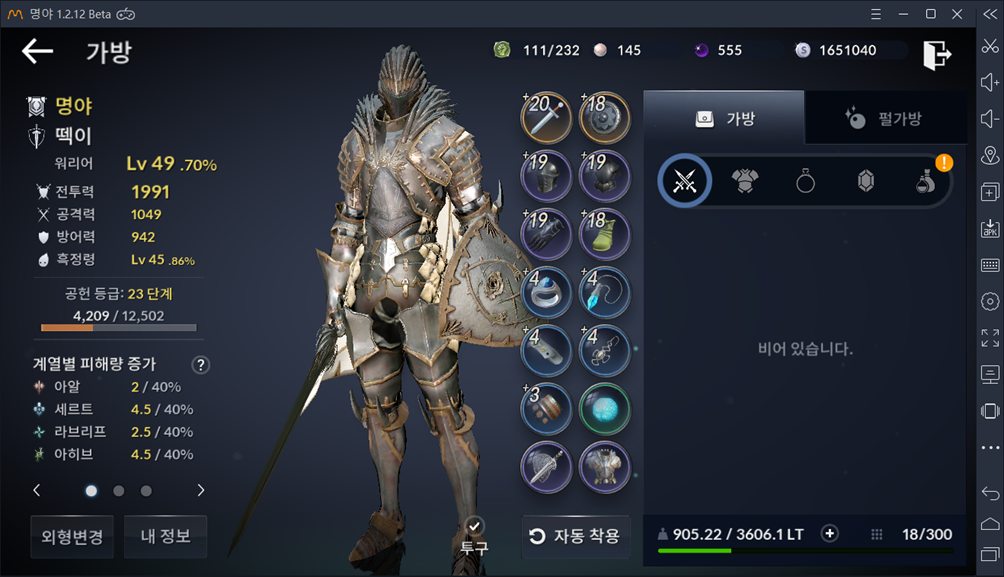This screenshot has width=1004, height=577.
Task: Expand weight limit with plus button
Action: click(x=829, y=534)
